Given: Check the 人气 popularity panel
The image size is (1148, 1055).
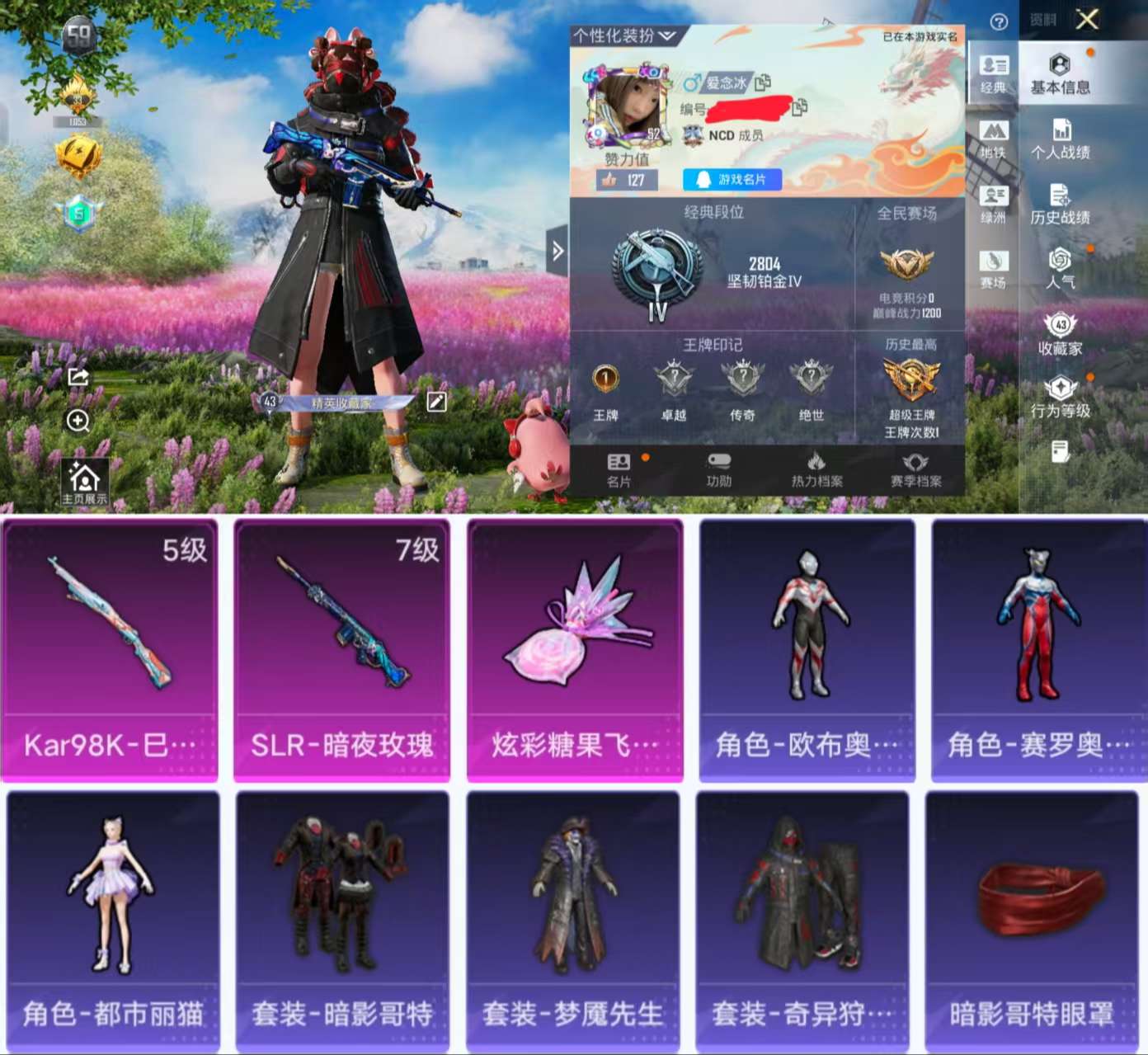Looking at the screenshot, I should click(1061, 272).
